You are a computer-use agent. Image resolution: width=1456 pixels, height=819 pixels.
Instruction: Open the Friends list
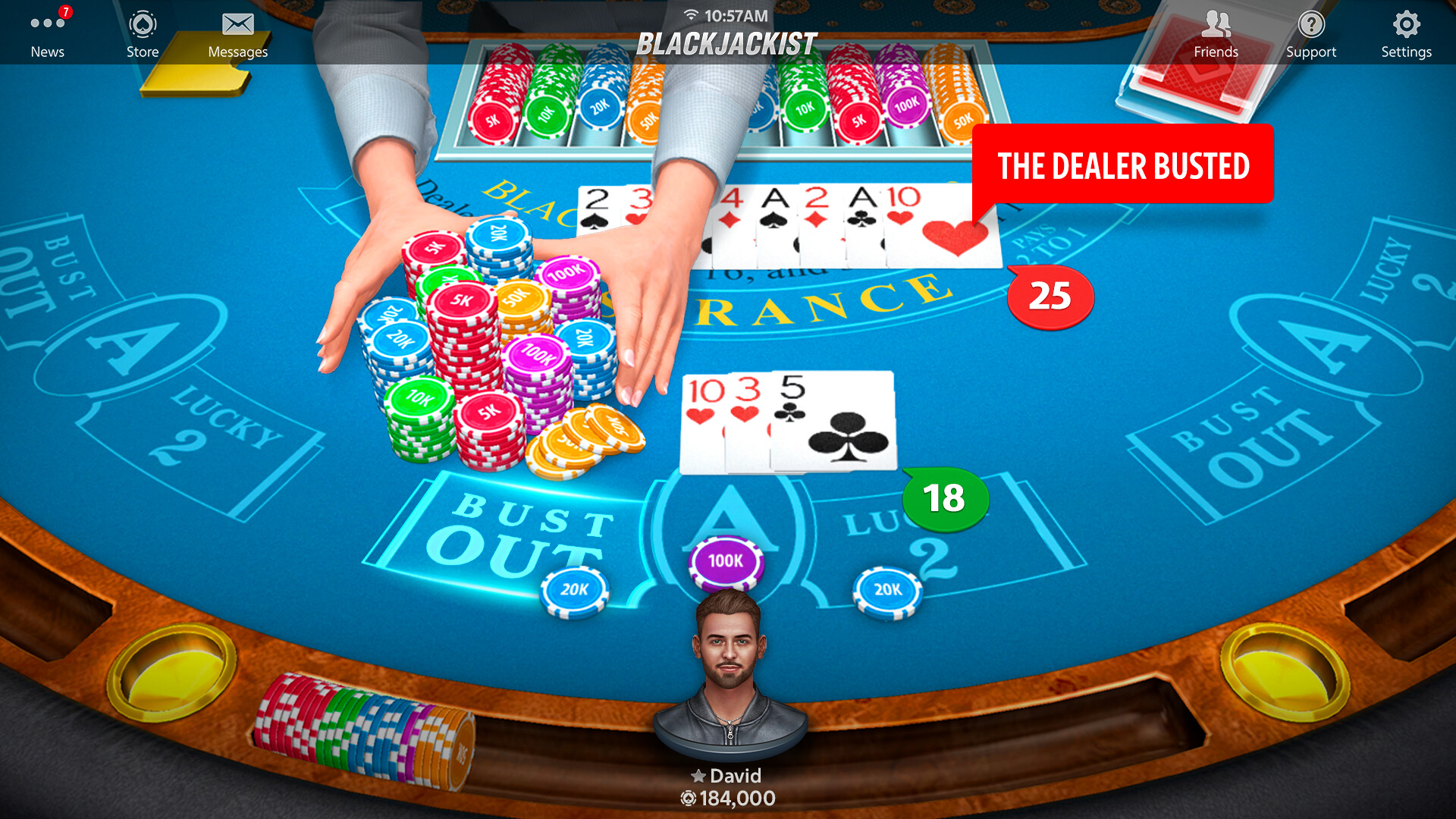[1216, 30]
